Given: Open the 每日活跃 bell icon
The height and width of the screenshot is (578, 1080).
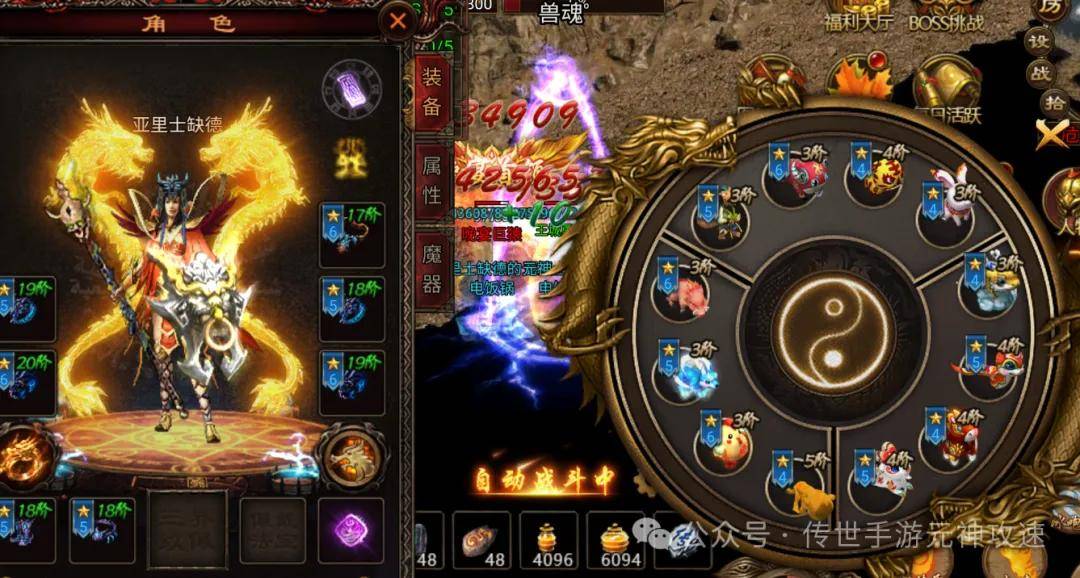Looking at the screenshot, I should [x=945, y=90].
